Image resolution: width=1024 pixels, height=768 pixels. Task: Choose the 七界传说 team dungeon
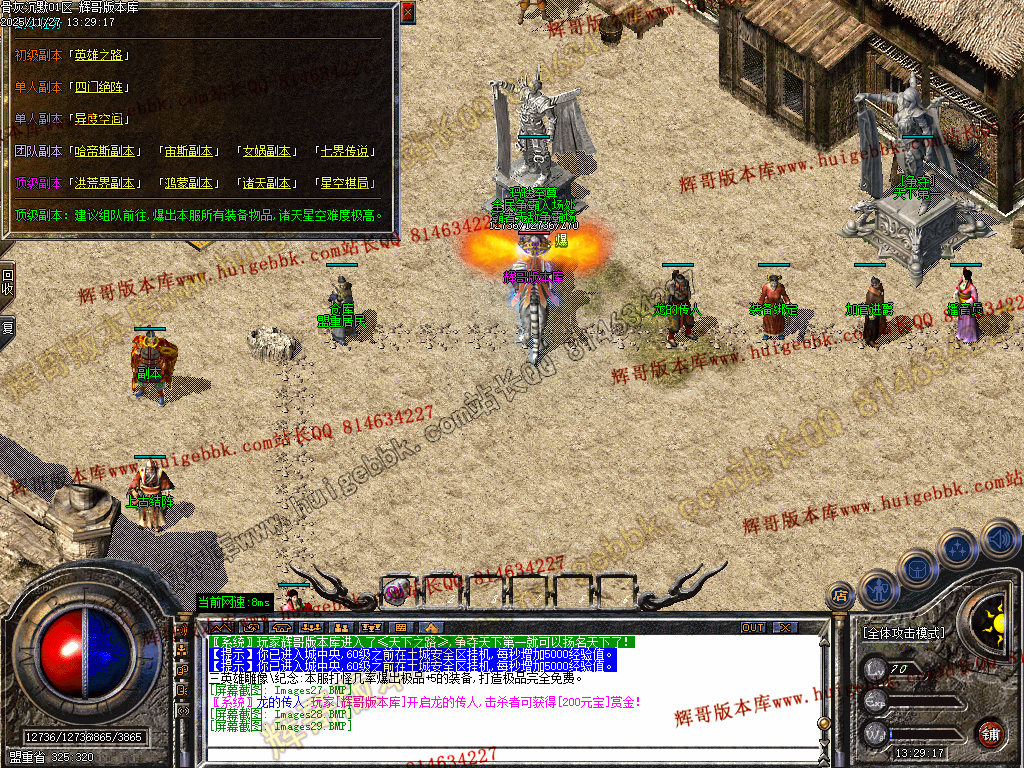[345, 151]
